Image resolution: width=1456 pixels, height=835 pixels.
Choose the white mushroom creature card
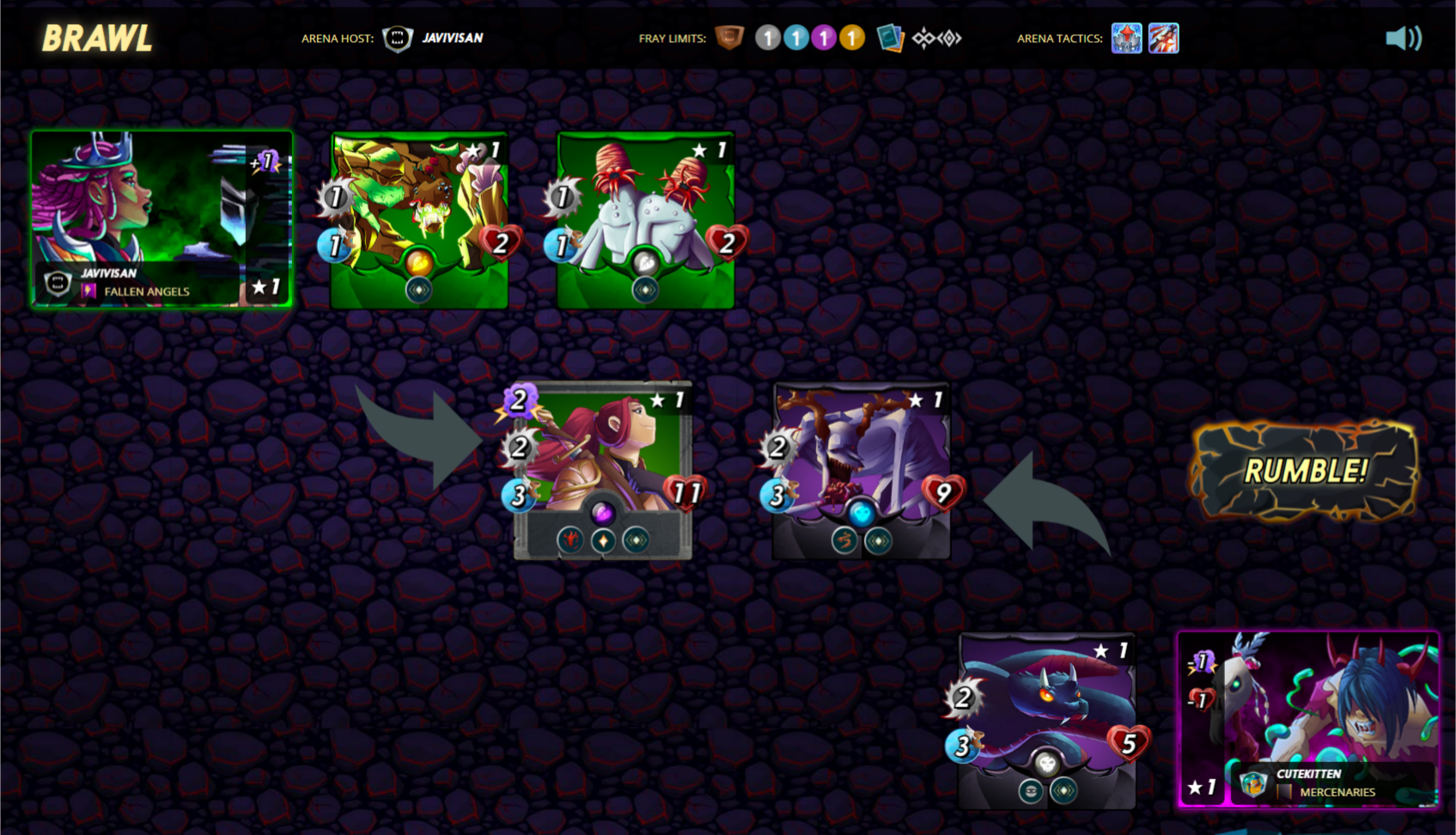tap(645, 220)
